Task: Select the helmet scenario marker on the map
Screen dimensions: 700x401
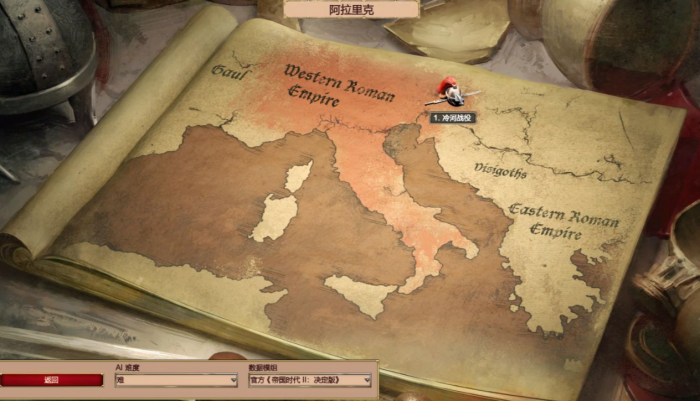Action: [452, 93]
